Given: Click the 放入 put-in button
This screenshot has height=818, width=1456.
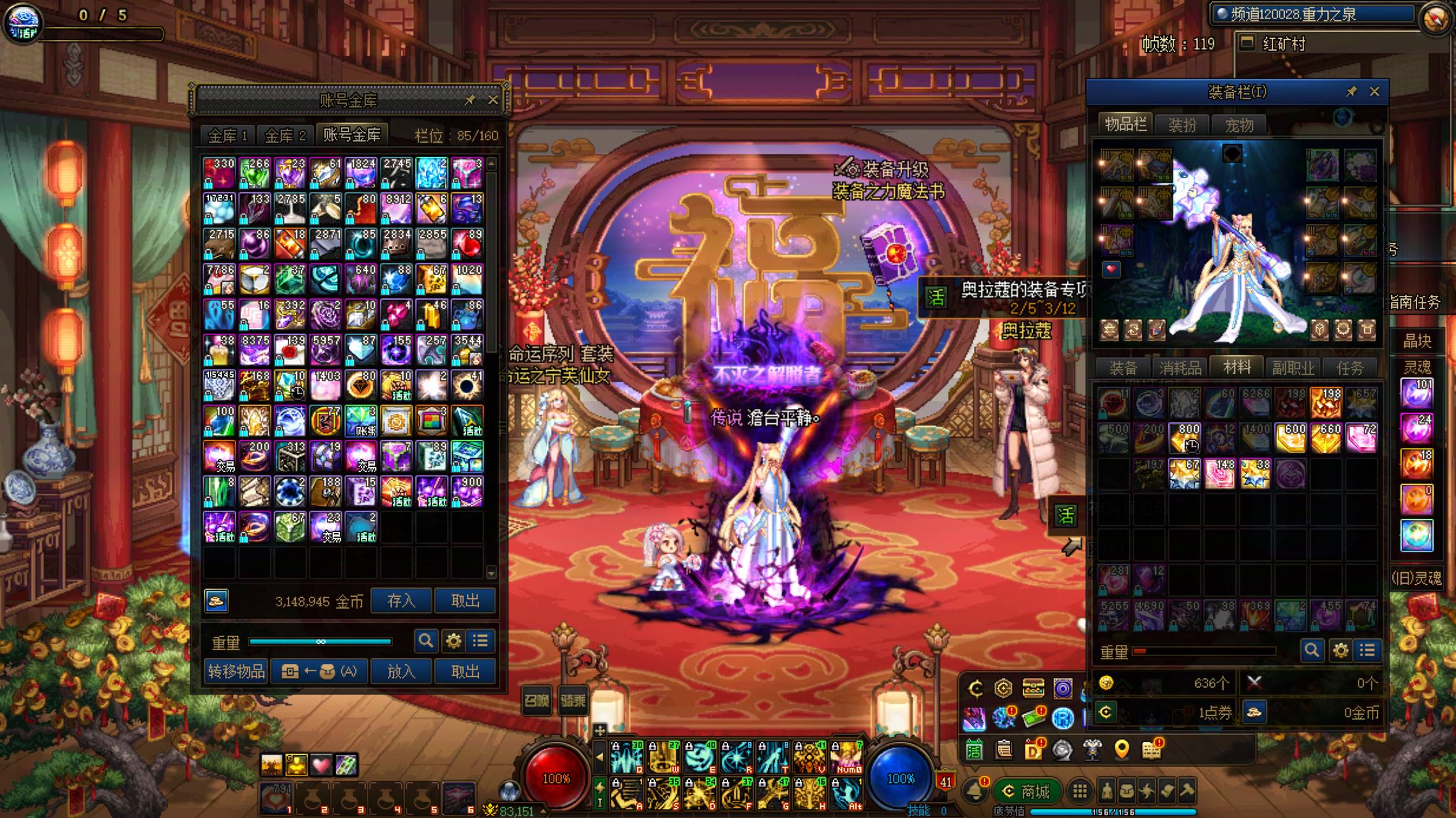Looking at the screenshot, I should pyautogui.click(x=400, y=671).
